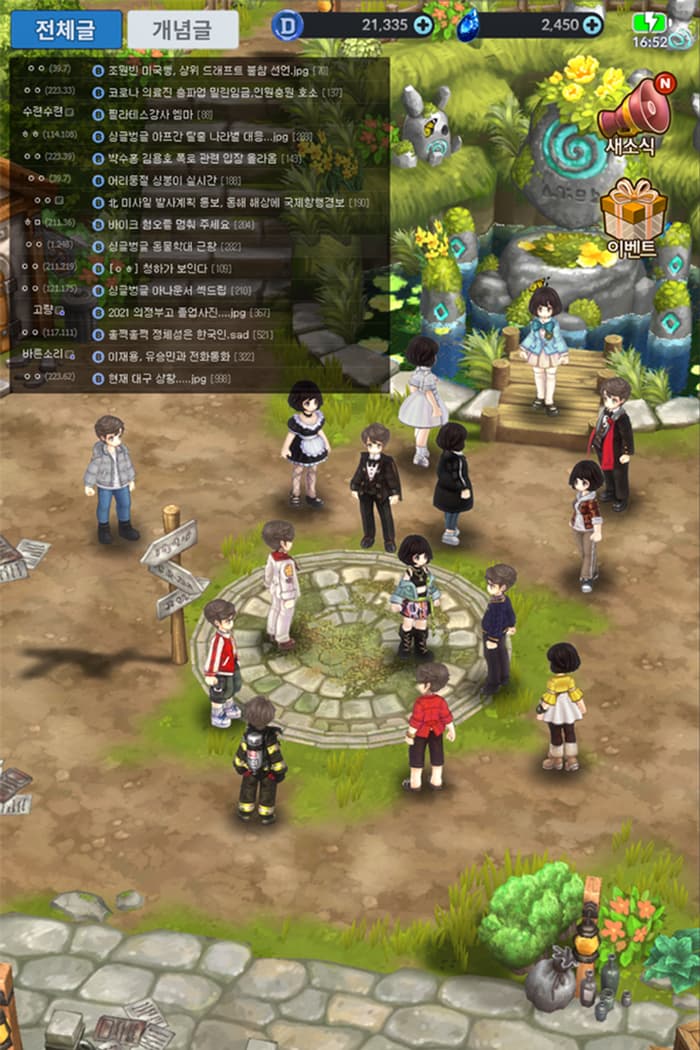Open the 이벤트 gift box icon
Image resolution: width=700 pixels, height=1050 pixels.
[x=633, y=217]
